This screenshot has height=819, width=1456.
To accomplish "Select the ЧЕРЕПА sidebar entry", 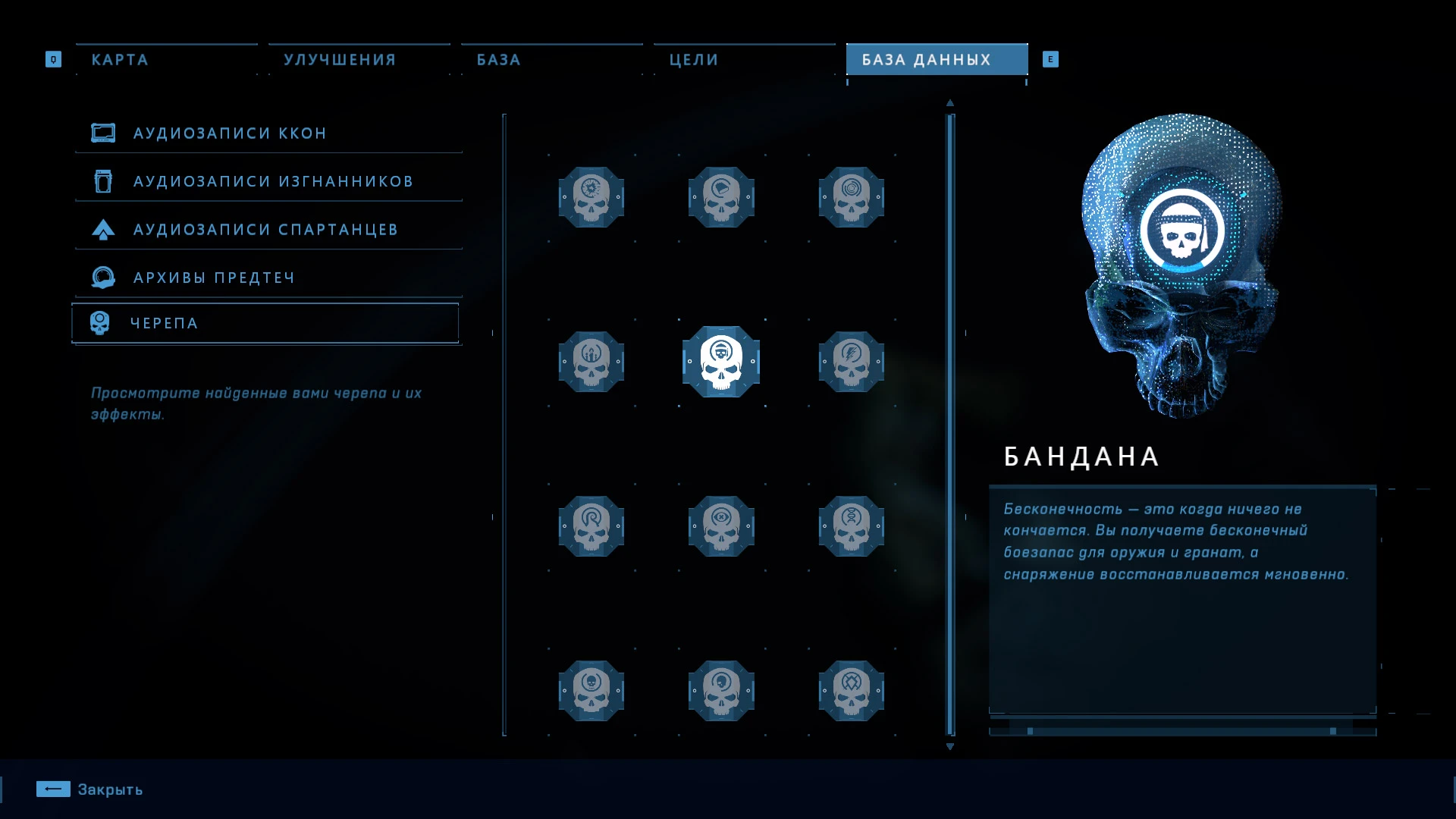I will pos(165,322).
